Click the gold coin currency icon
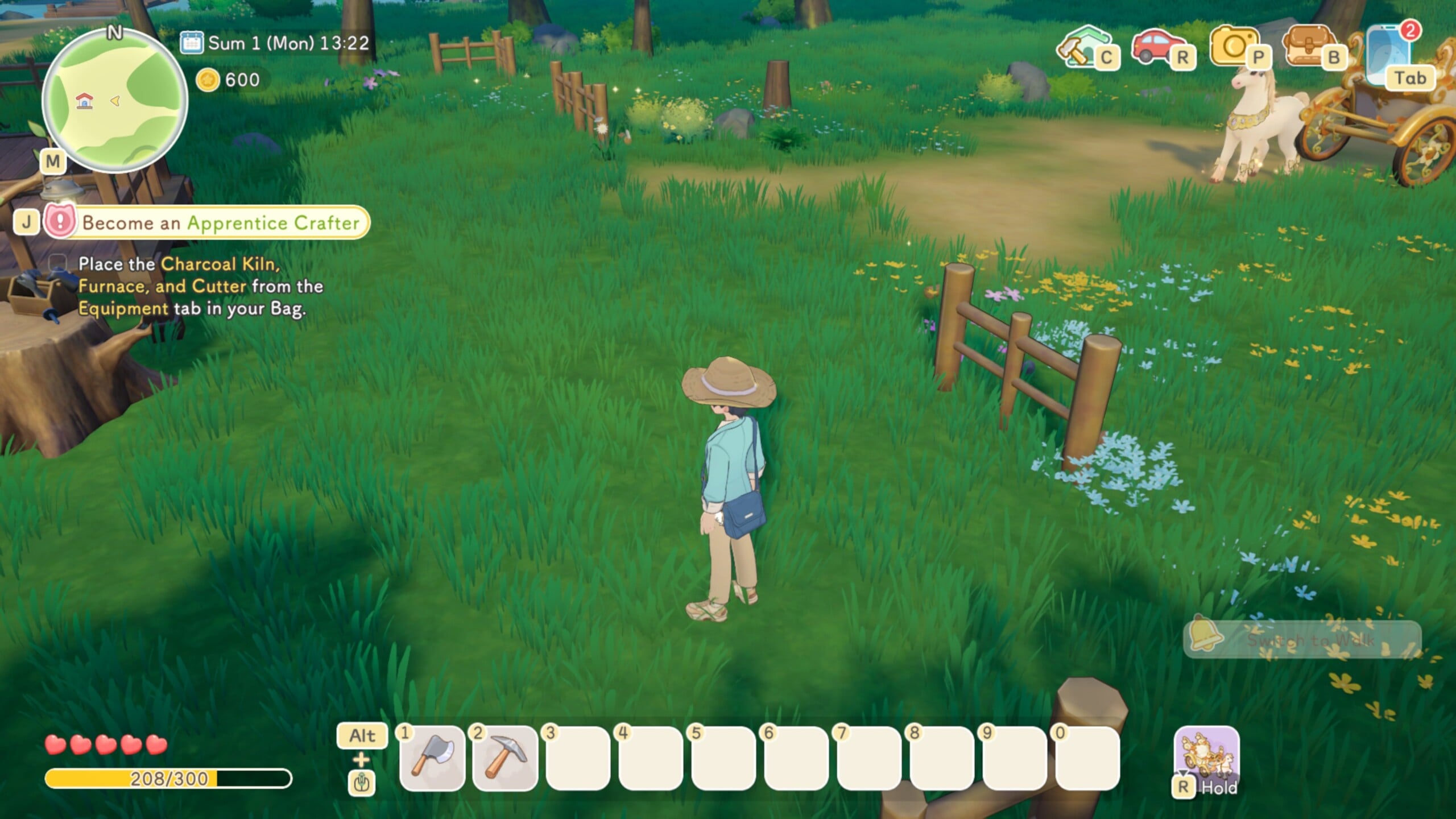 pyautogui.click(x=208, y=80)
